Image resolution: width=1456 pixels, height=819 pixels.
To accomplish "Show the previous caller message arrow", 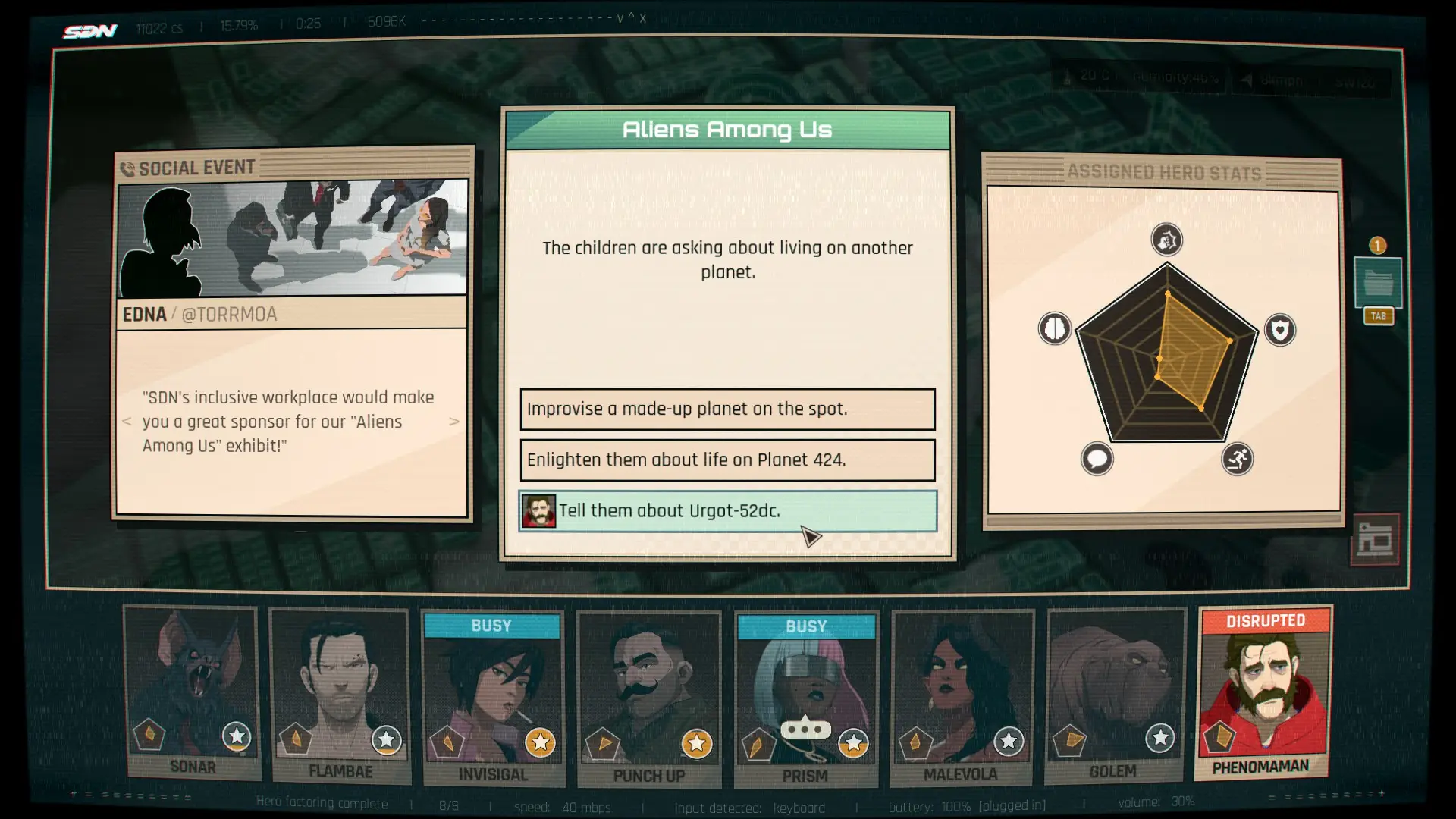I will click(127, 422).
